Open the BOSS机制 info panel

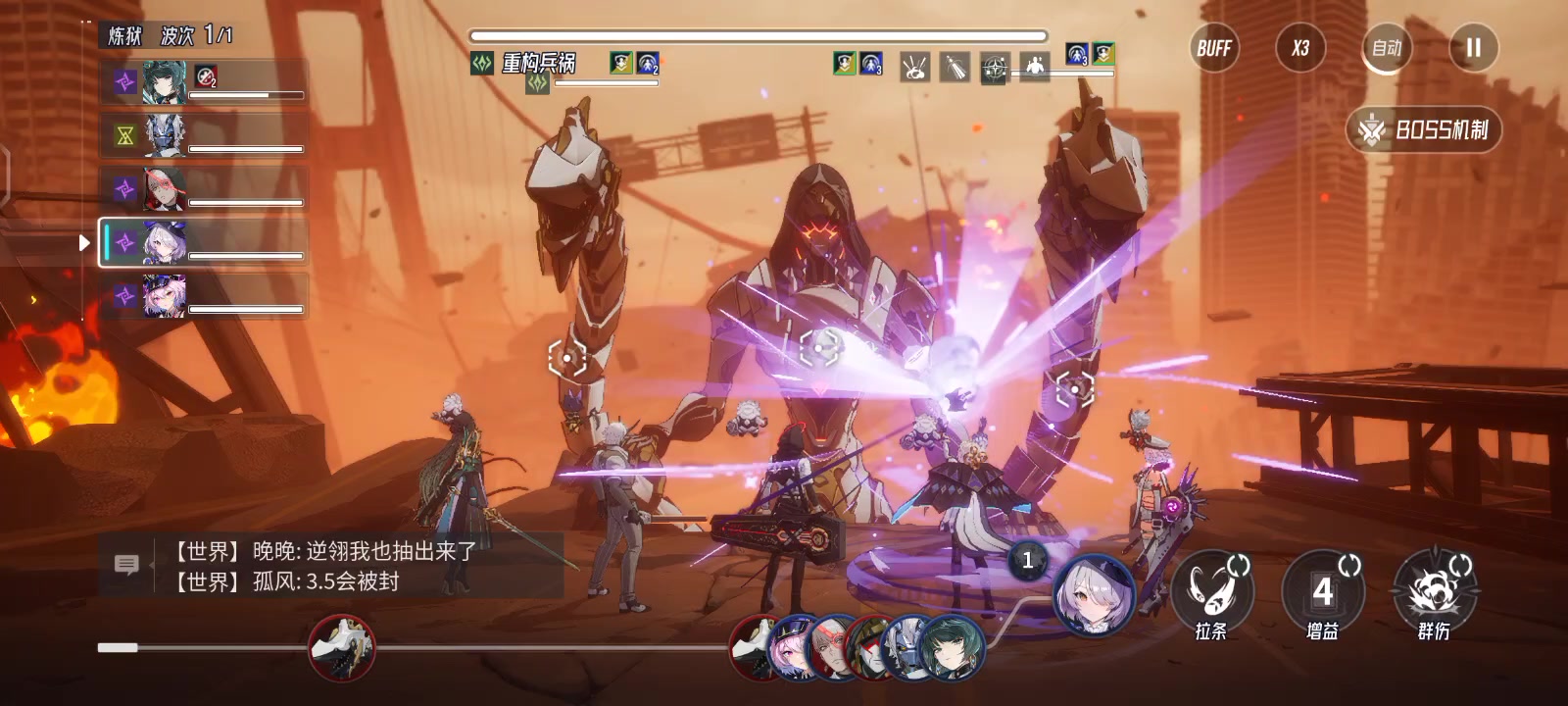(x=1425, y=129)
